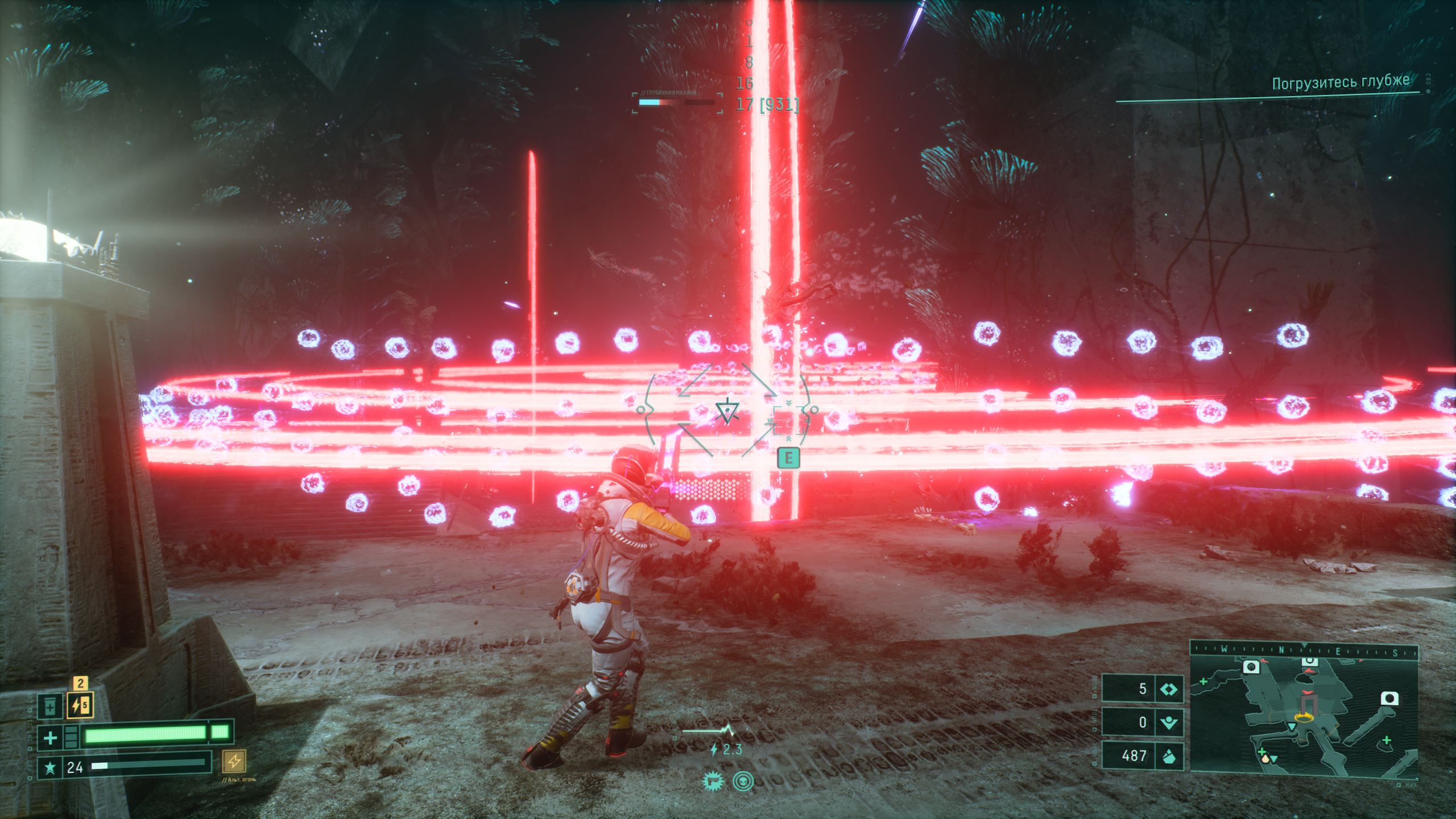The width and height of the screenshot is (1456, 819).
Task: Click the skull target trait icon
Action: coord(742,781)
